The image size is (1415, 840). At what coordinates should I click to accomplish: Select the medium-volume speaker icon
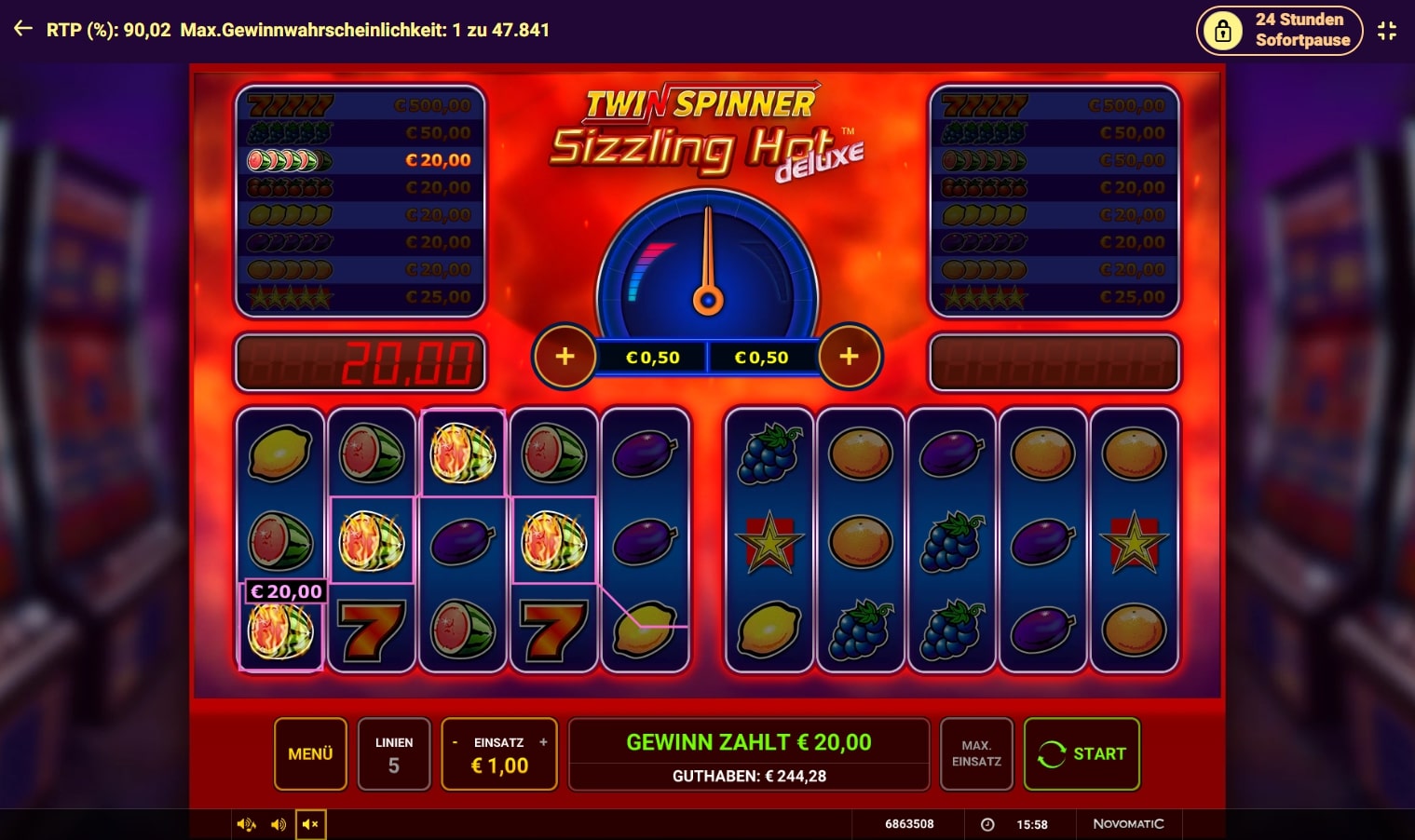coord(279,824)
